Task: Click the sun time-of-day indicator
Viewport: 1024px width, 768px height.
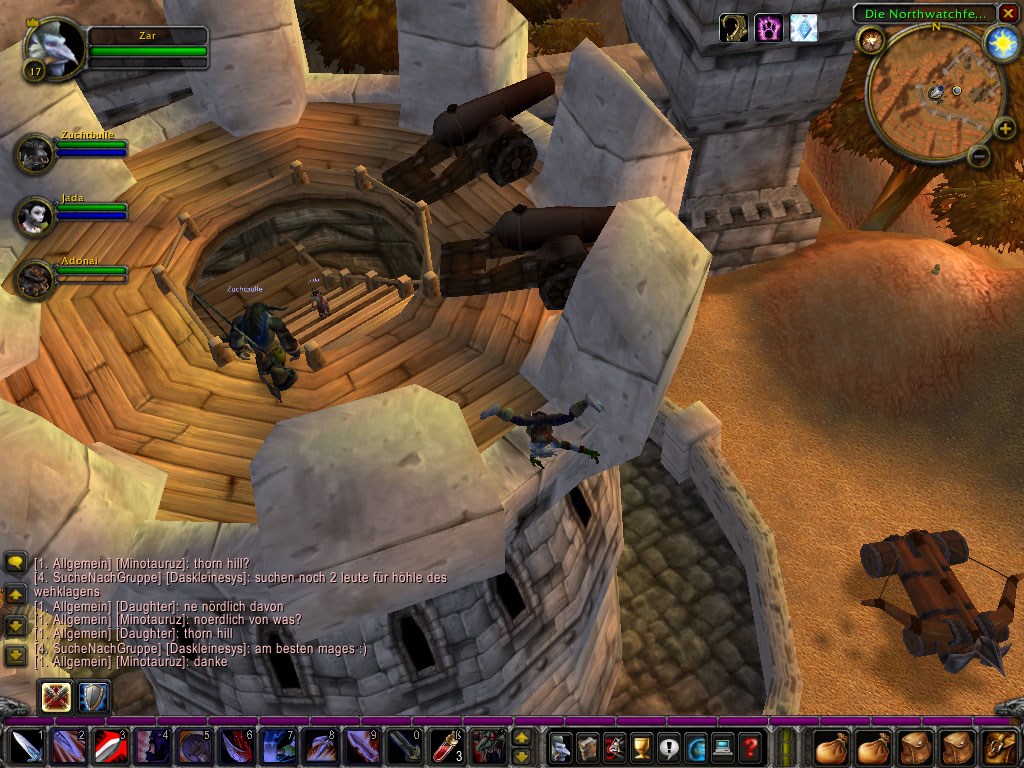Action: click(x=1000, y=43)
